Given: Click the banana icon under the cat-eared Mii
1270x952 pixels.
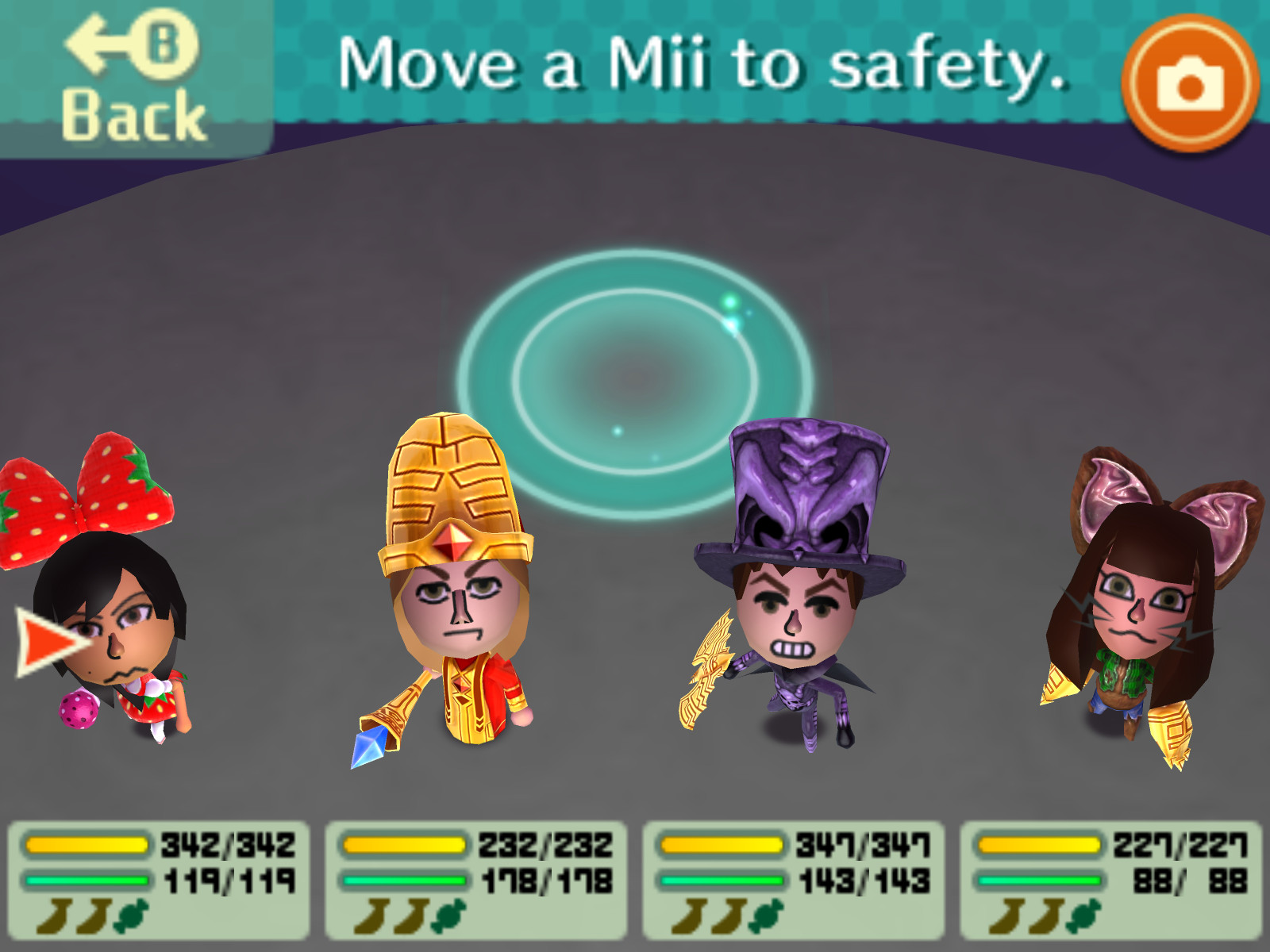Looking at the screenshot, I should pyautogui.click(x=1008, y=916).
